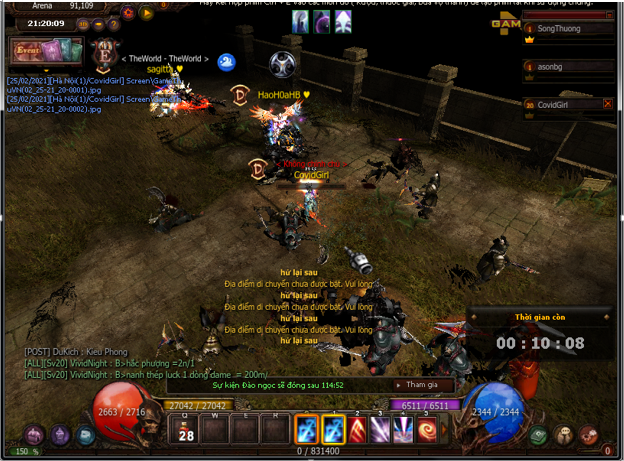
Task: Click the silver swirl emblem icon
Action: [285, 63]
